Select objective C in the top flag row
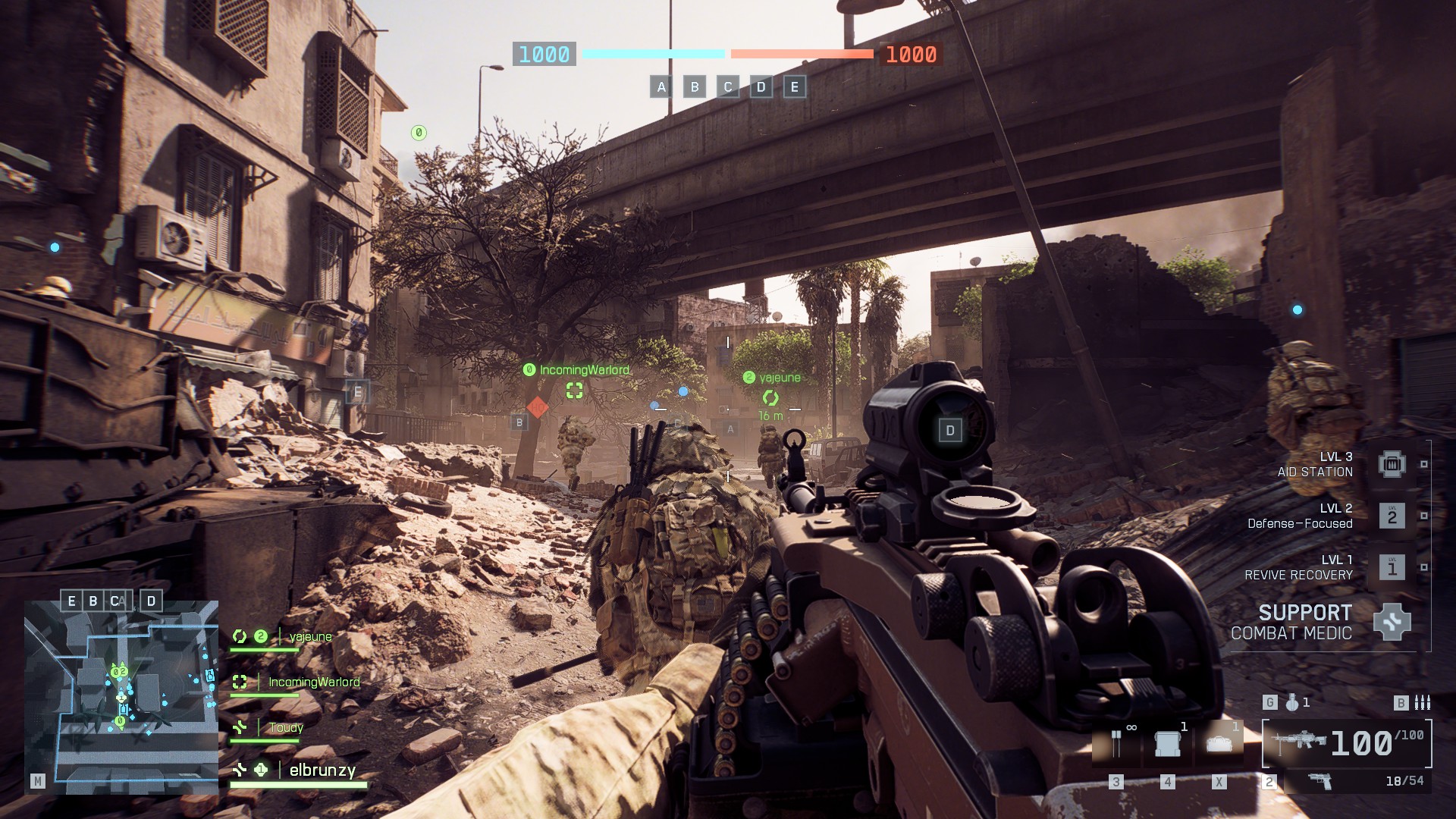The image size is (1456, 819). coord(728,86)
